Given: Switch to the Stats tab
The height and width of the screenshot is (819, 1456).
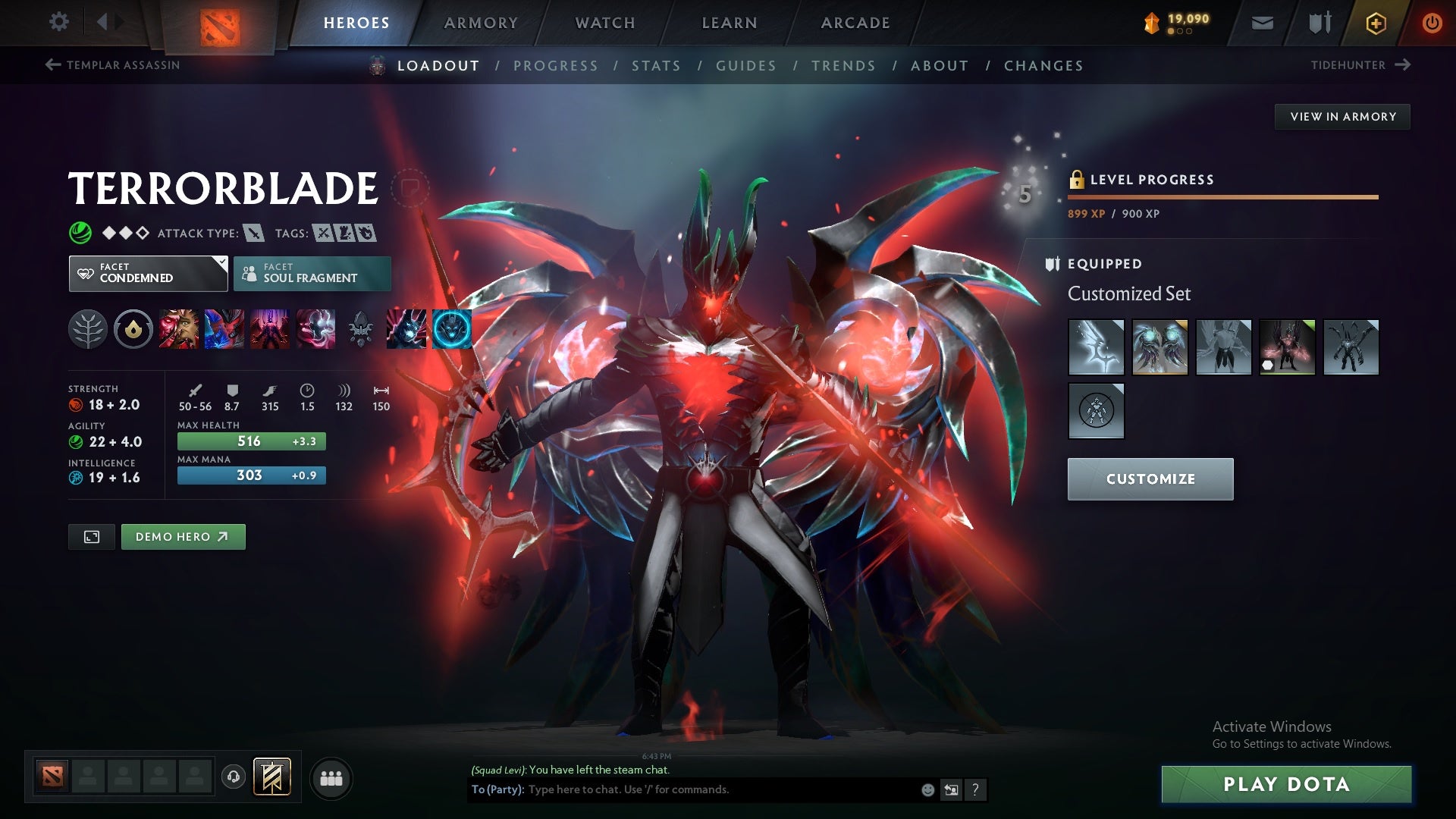Looking at the screenshot, I should [x=657, y=66].
